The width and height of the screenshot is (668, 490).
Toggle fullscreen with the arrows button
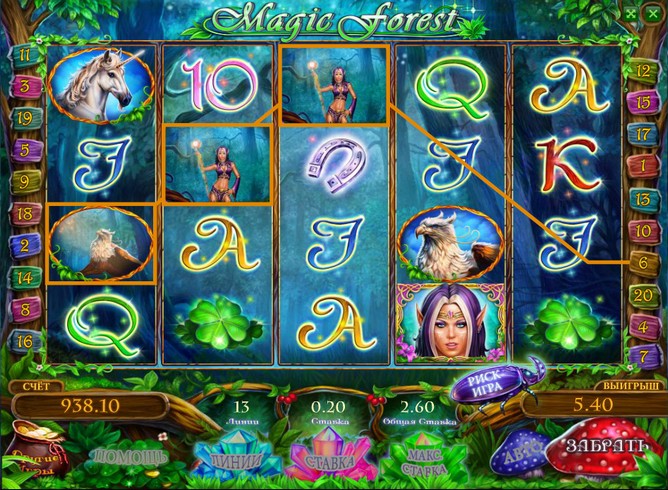[x=636, y=14]
